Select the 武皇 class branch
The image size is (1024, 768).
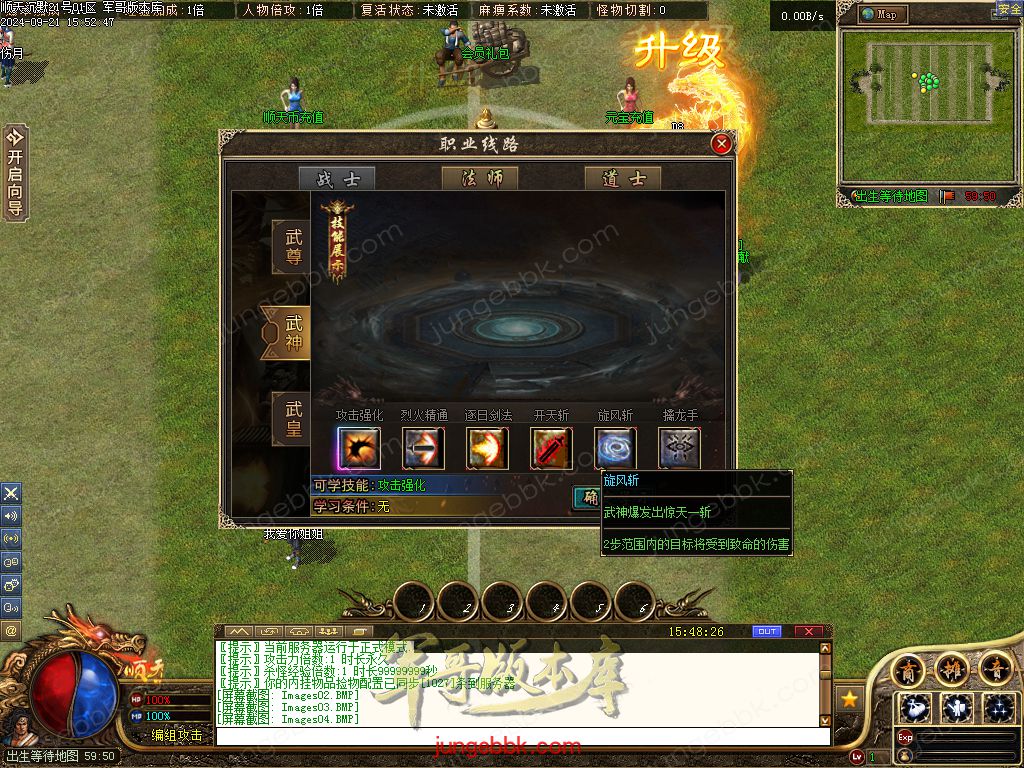[x=292, y=419]
